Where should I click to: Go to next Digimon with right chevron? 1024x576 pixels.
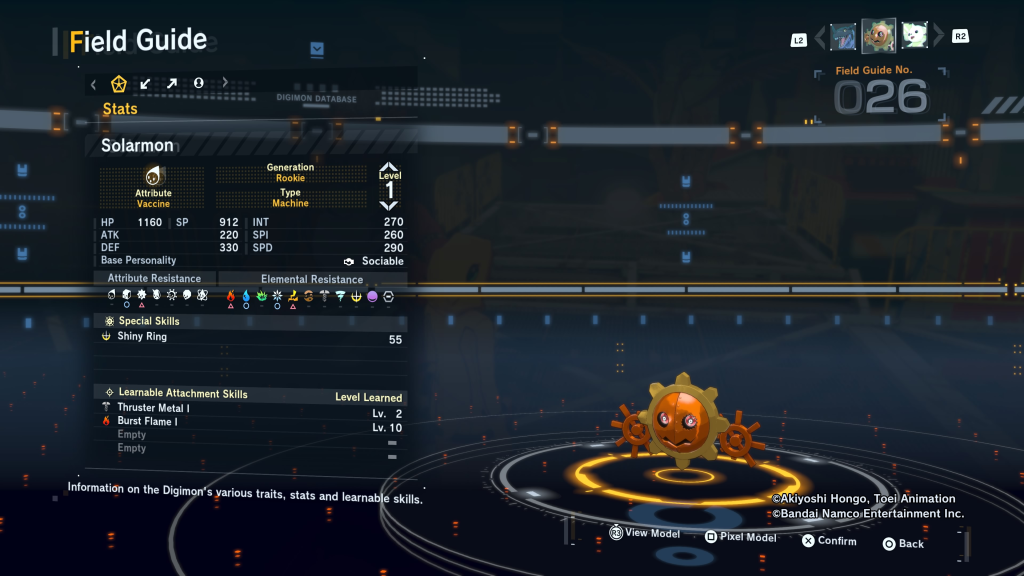point(938,38)
